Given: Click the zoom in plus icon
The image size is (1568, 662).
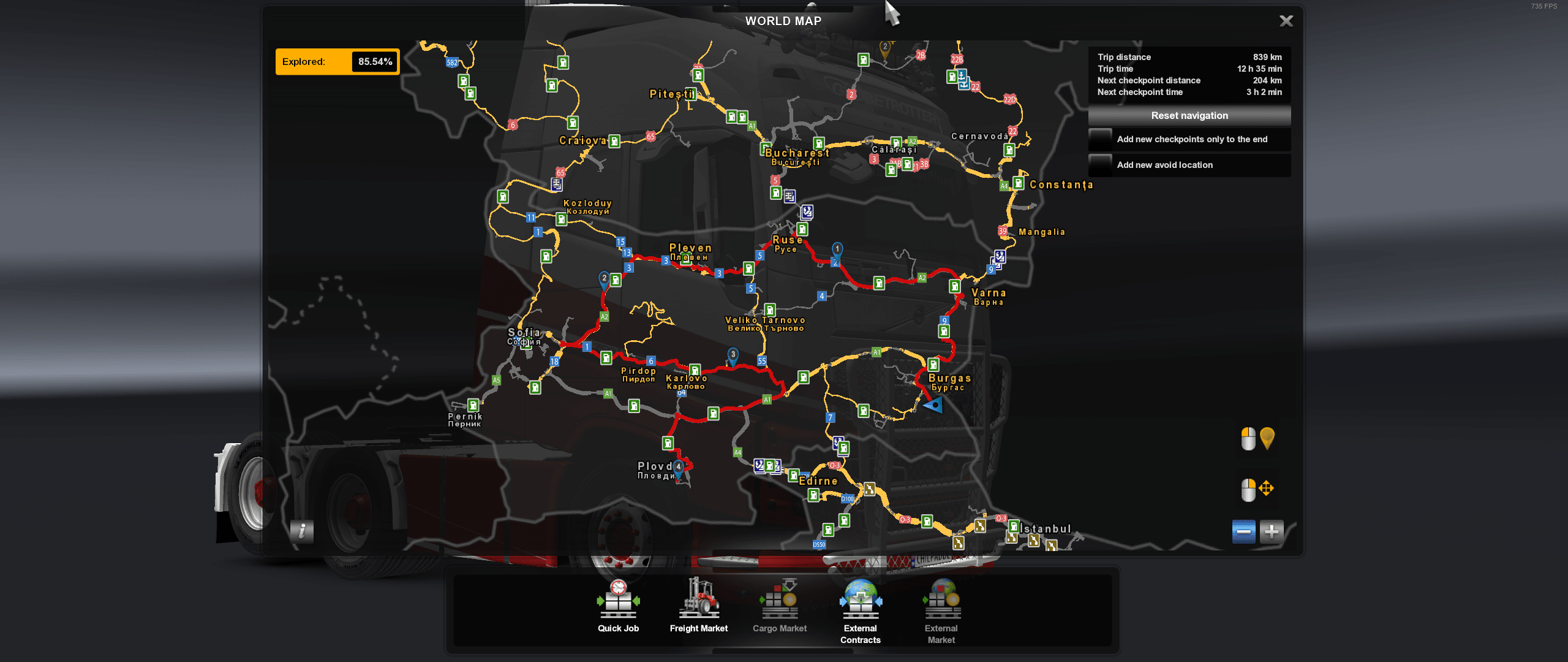Looking at the screenshot, I should point(1272,533).
